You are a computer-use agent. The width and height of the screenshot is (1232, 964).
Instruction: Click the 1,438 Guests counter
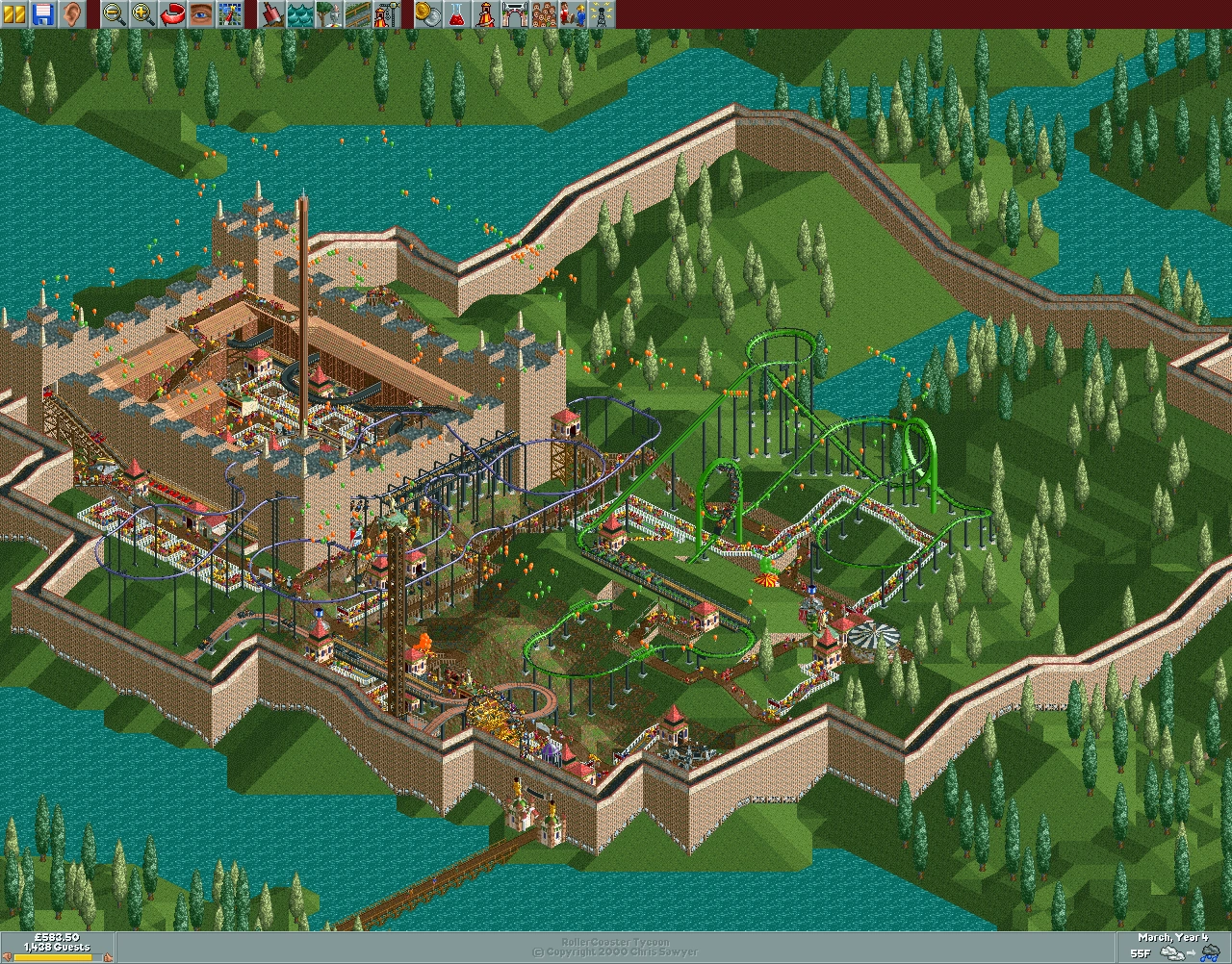click(x=57, y=947)
